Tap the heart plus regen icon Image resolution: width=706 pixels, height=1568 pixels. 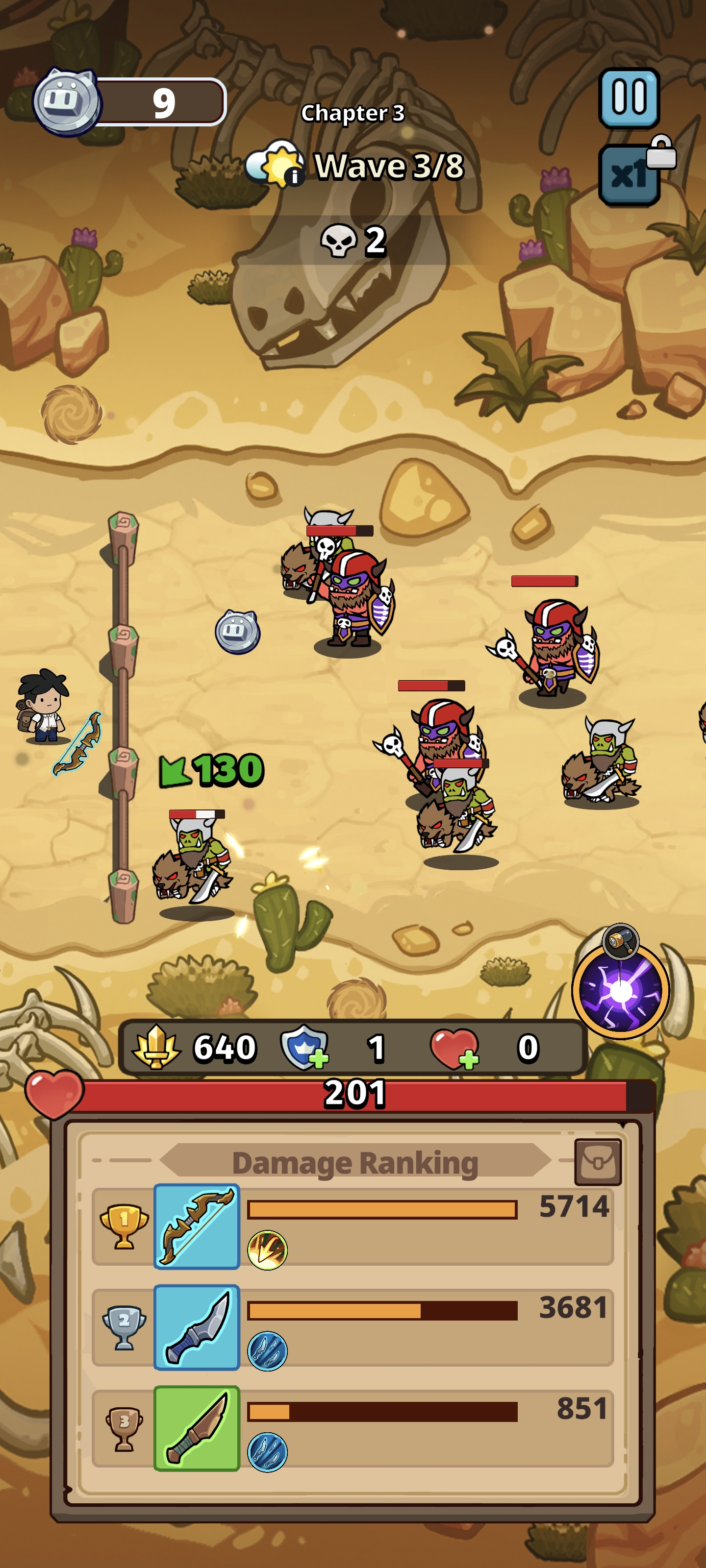click(x=454, y=1048)
